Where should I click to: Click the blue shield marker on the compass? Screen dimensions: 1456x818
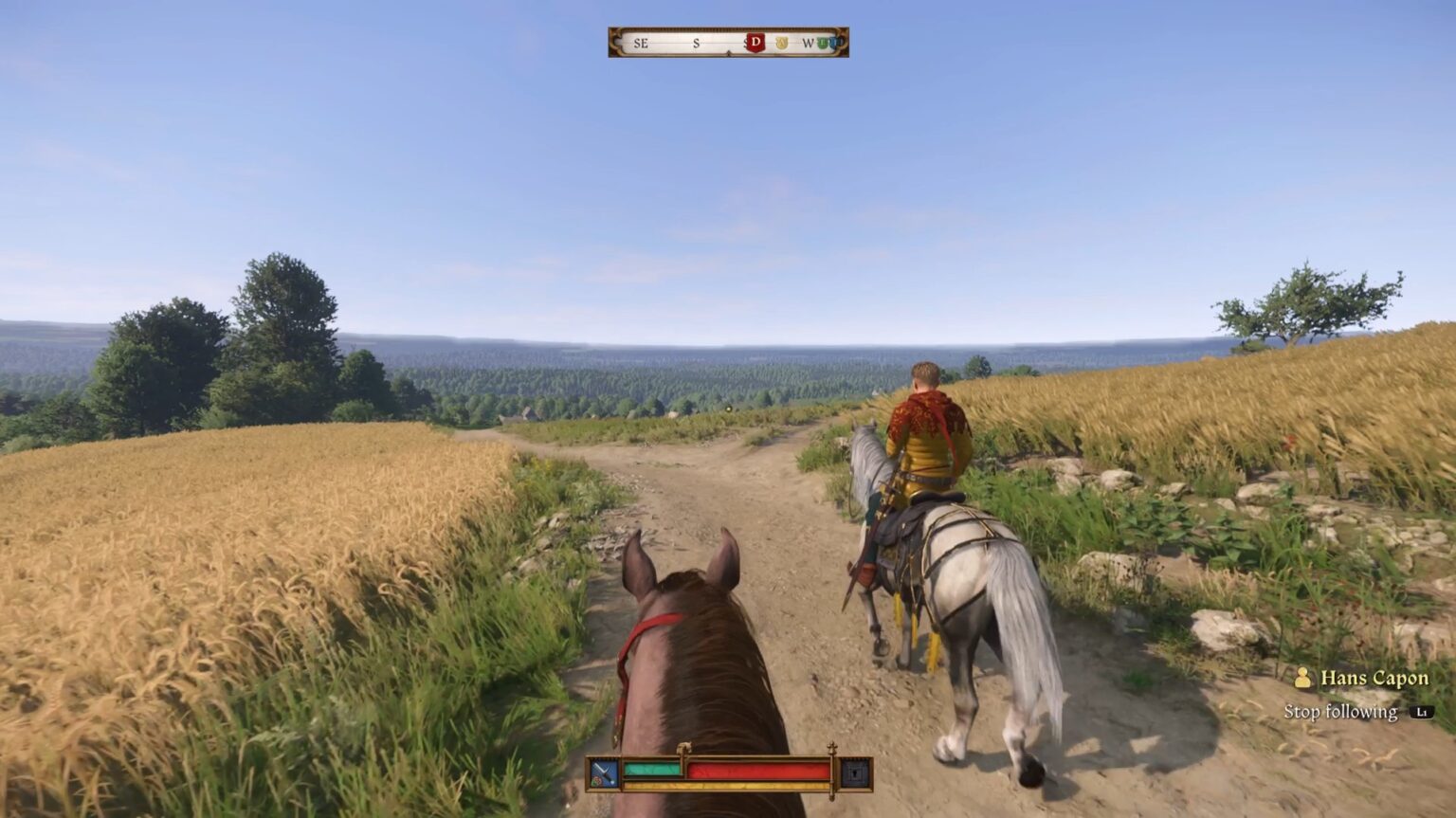pos(832,43)
